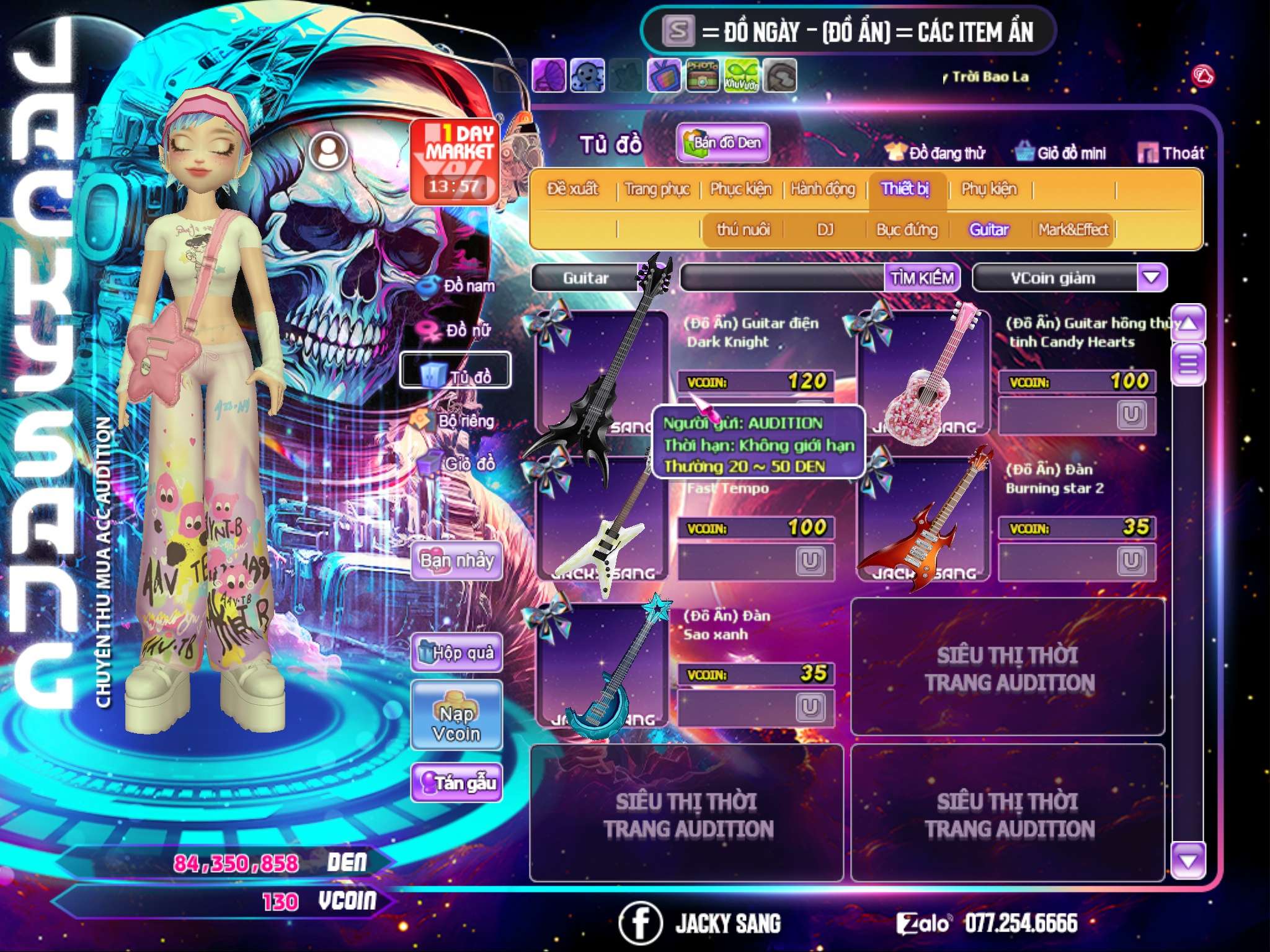Switch to the Trang phục tab
The height and width of the screenshot is (952, 1270).
[657, 188]
